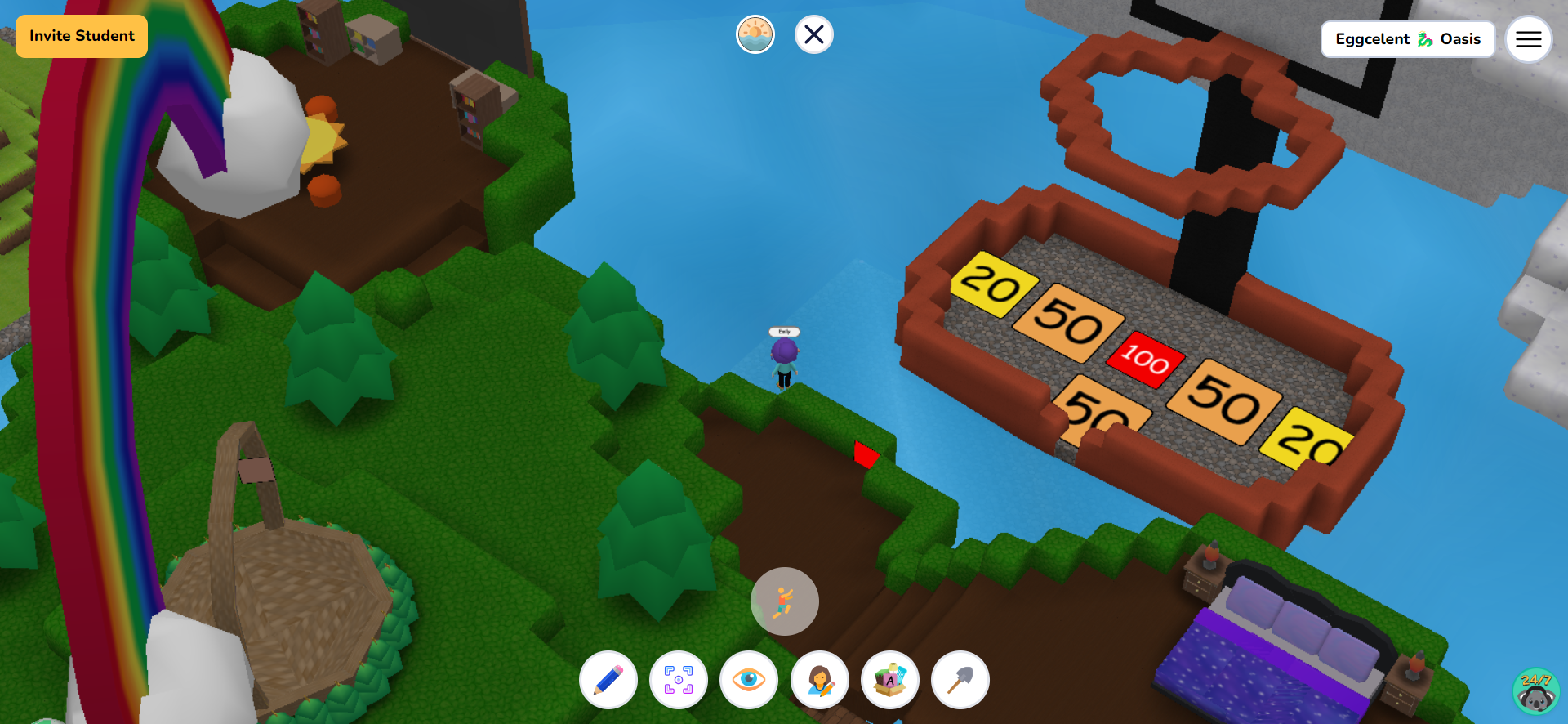The width and height of the screenshot is (1568, 724).
Task: Select the shovel digging tool
Action: [x=960, y=680]
